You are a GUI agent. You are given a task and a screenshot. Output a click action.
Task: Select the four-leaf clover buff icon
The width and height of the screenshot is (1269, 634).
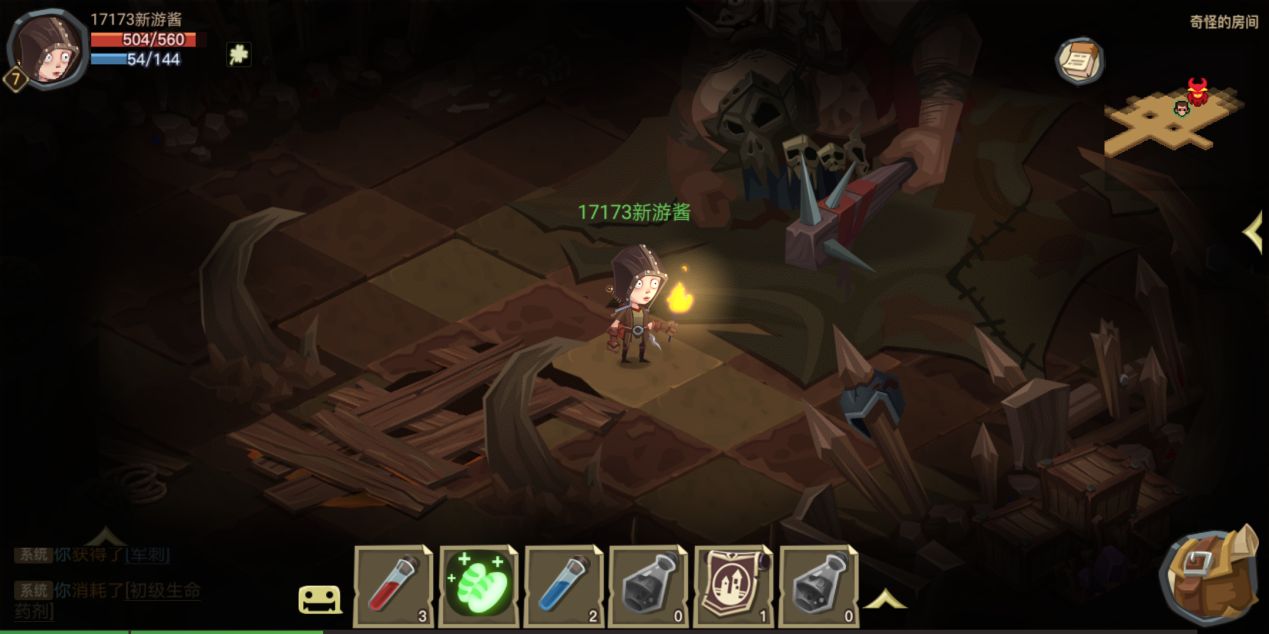pyautogui.click(x=238, y=55)
